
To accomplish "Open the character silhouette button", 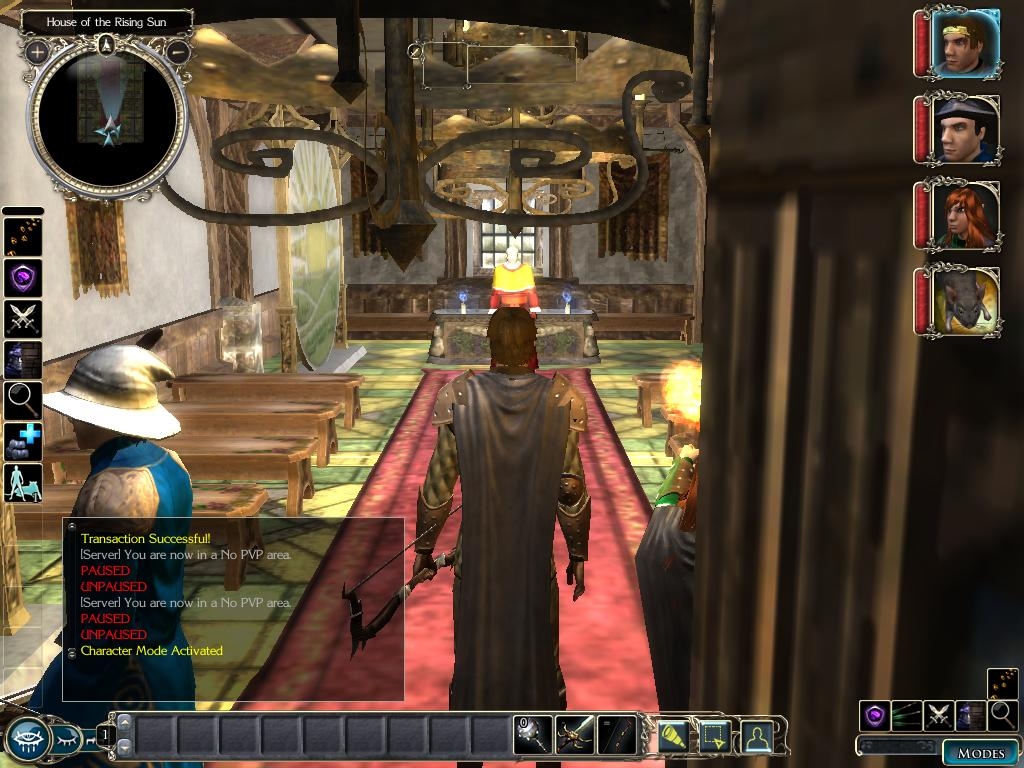I will click(x=757, y=736).
